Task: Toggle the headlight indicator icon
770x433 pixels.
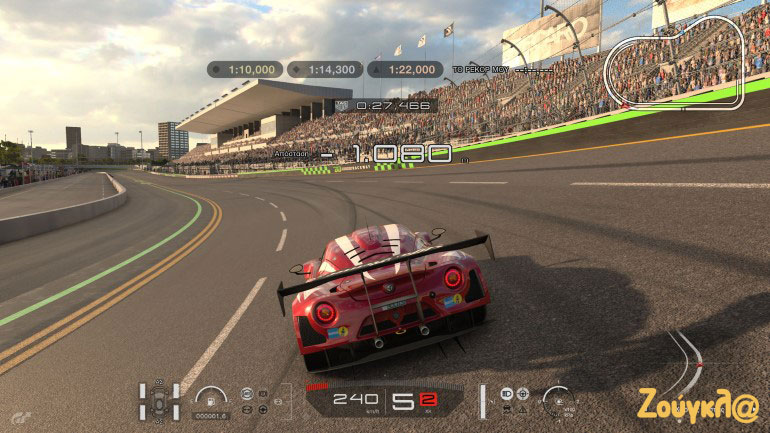Action: tap(506, 392)
